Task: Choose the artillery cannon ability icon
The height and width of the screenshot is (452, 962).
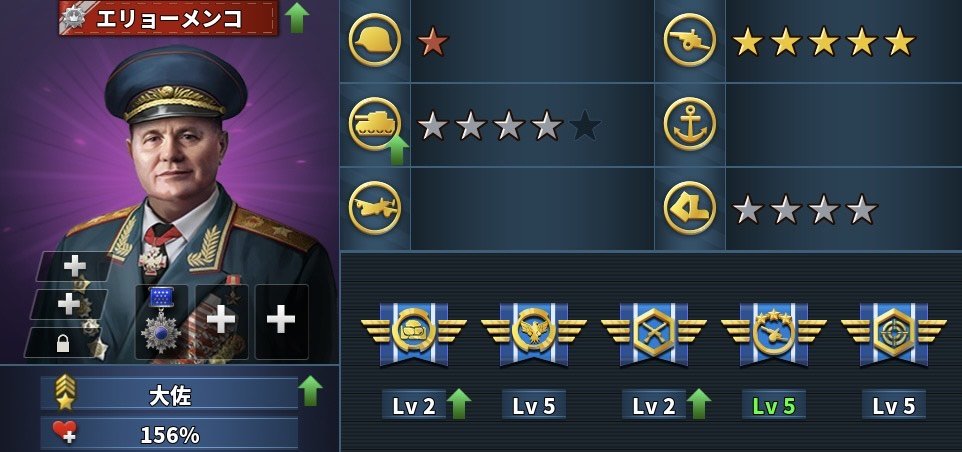Action: (x=690, y=41)
